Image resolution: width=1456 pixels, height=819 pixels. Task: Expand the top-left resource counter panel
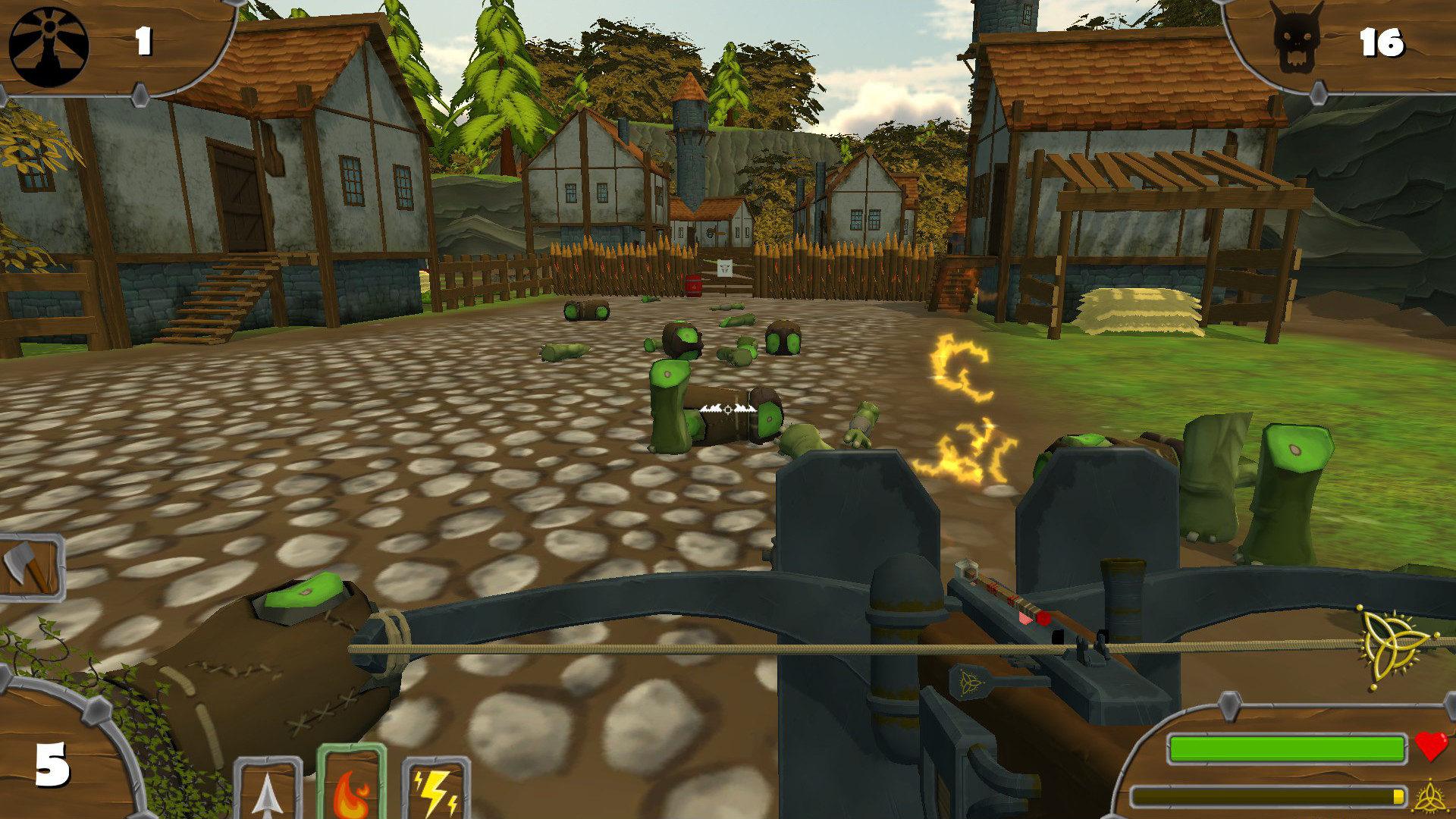point(106,45)
